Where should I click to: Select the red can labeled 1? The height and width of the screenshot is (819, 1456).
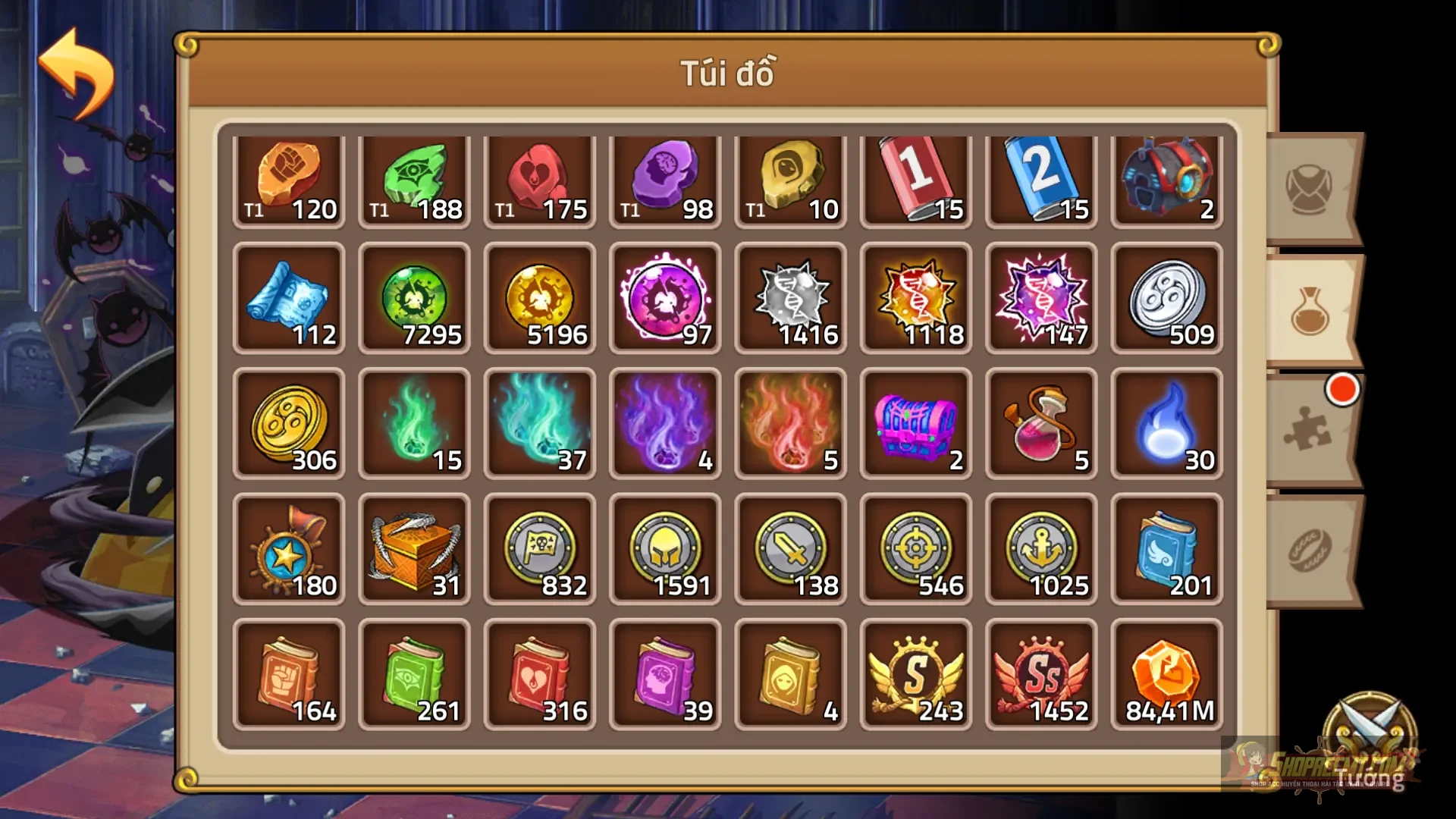915,176
